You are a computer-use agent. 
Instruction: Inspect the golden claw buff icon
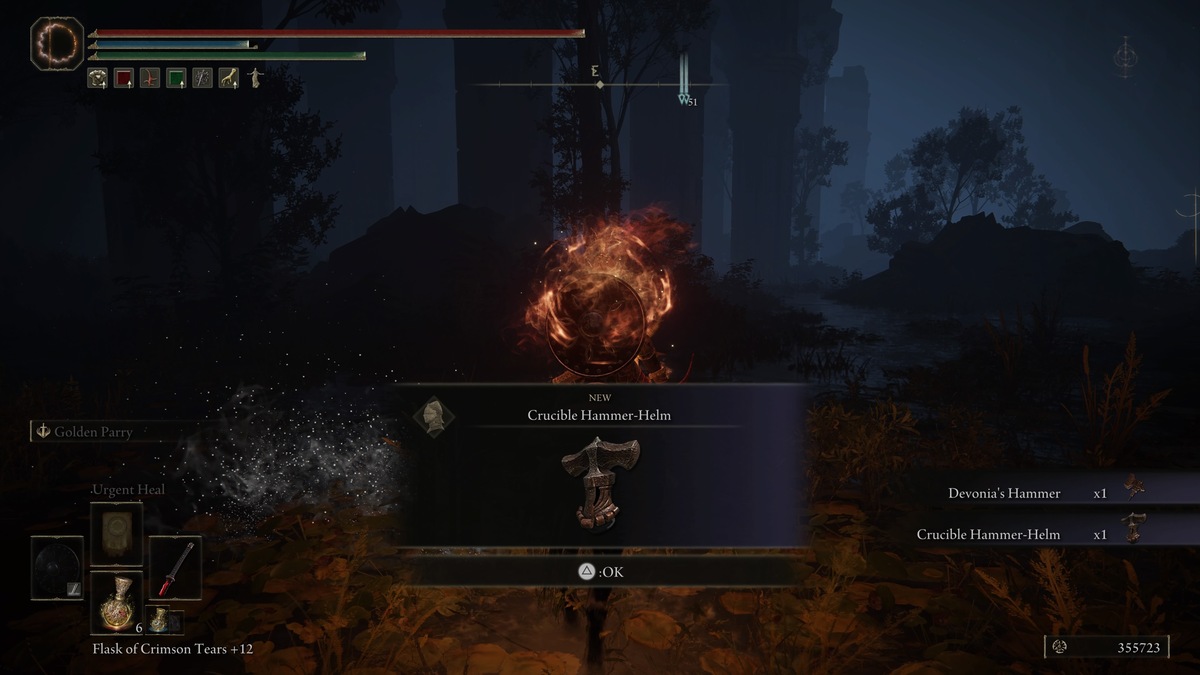point(229,78)
